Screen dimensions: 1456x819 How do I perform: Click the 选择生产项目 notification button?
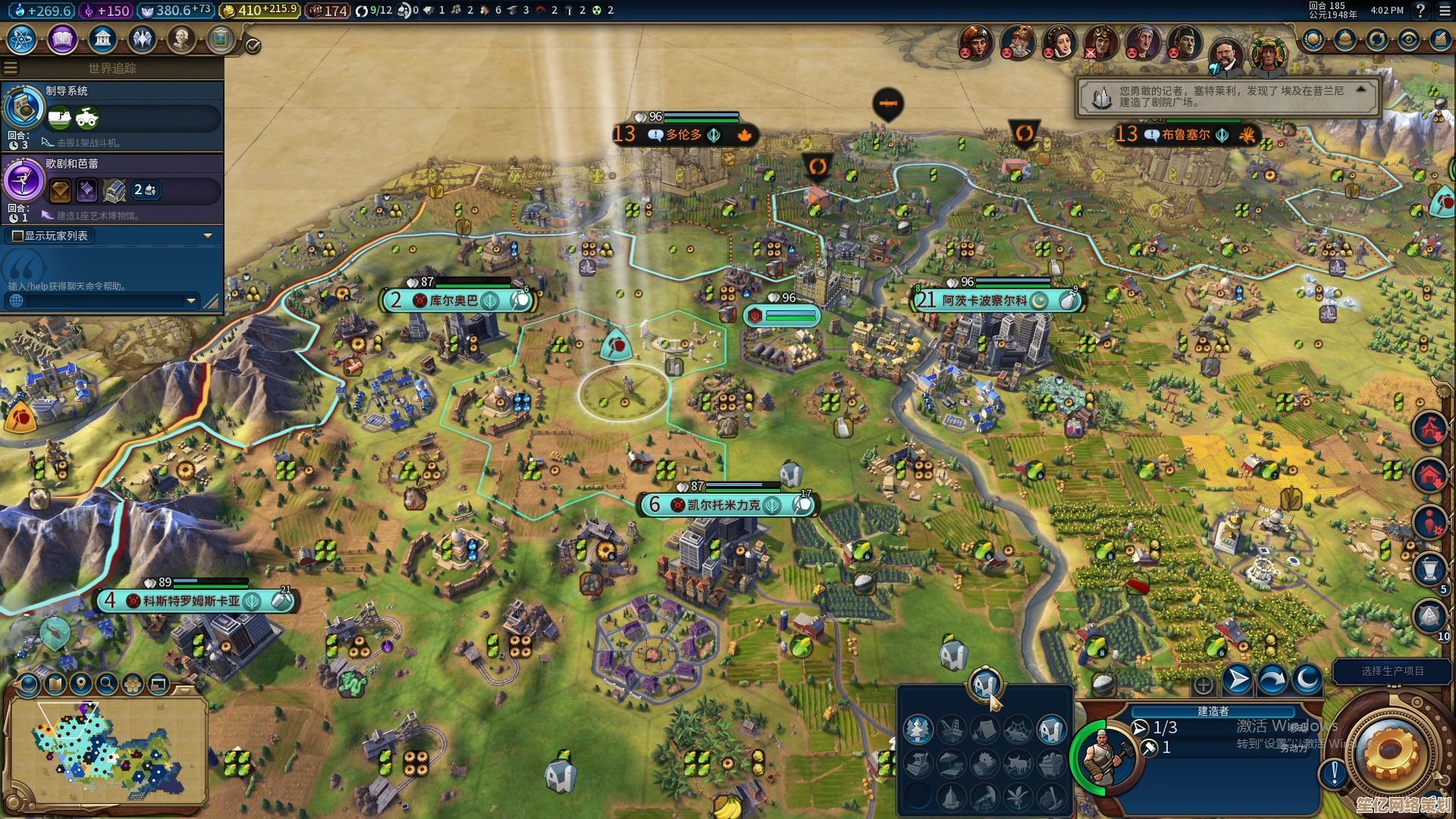[1392, 671]
